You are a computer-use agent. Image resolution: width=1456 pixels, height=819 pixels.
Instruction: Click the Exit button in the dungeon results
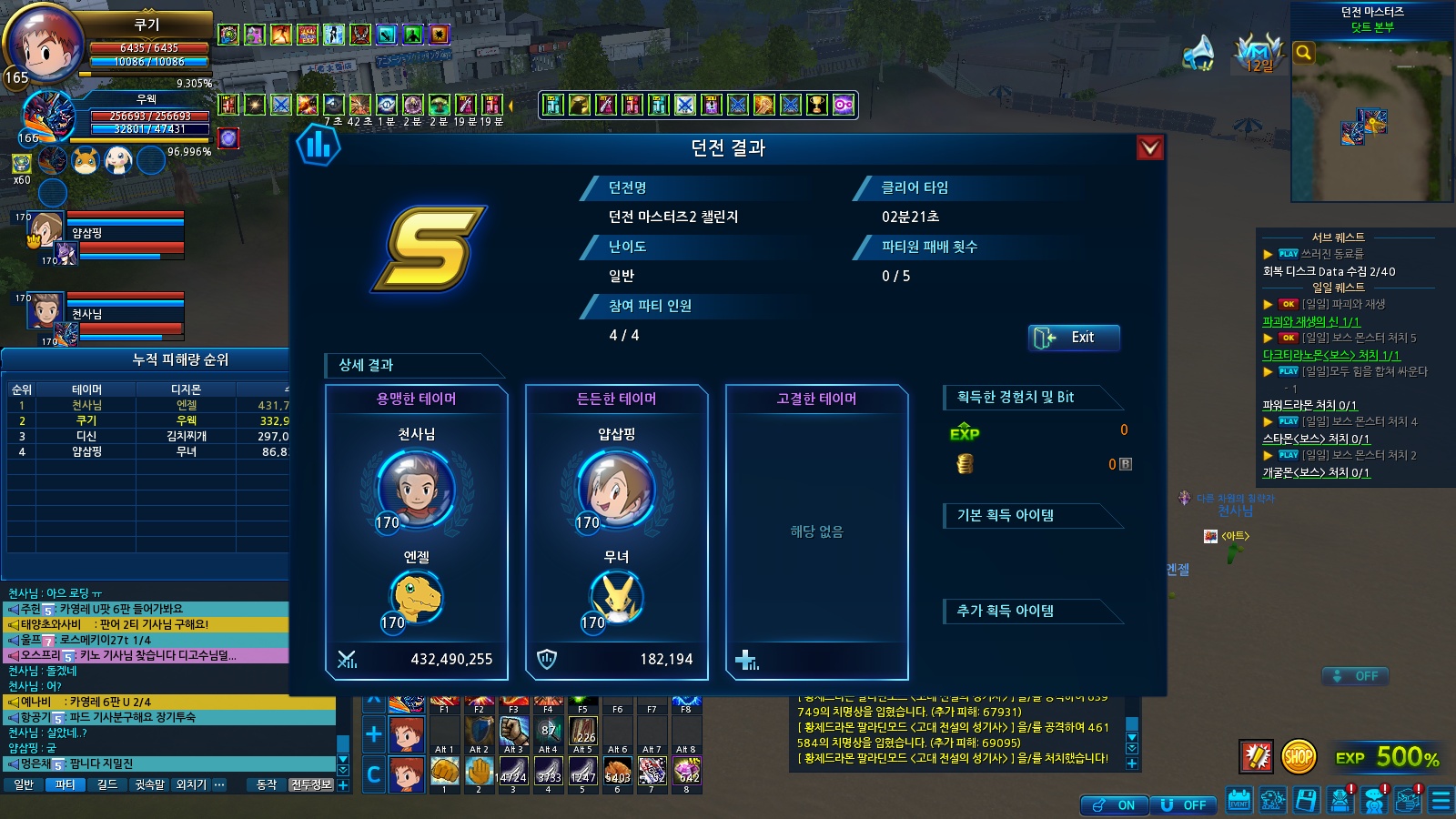tap(1074, 338)
